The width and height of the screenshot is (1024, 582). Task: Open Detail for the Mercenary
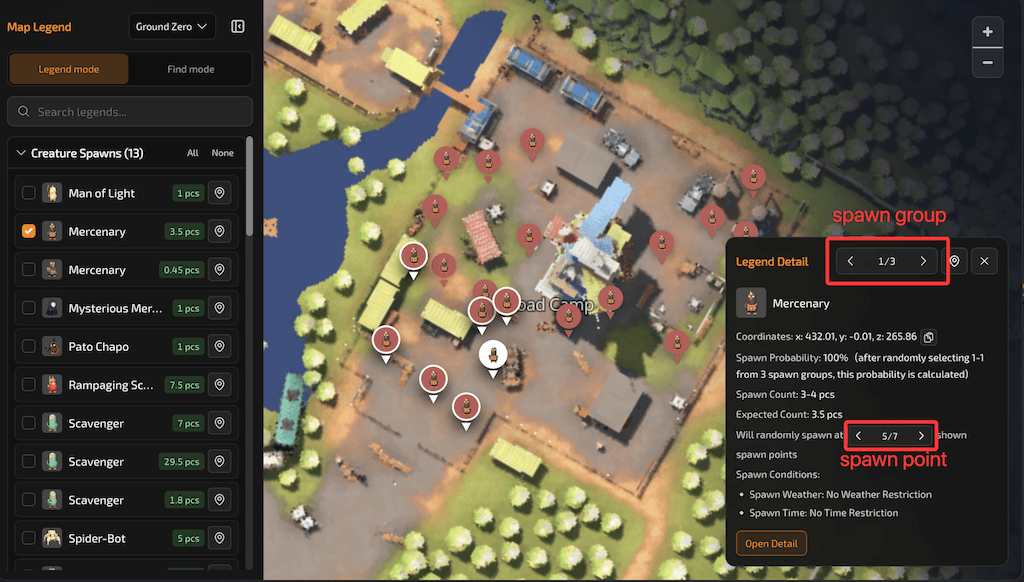(771, 544)
